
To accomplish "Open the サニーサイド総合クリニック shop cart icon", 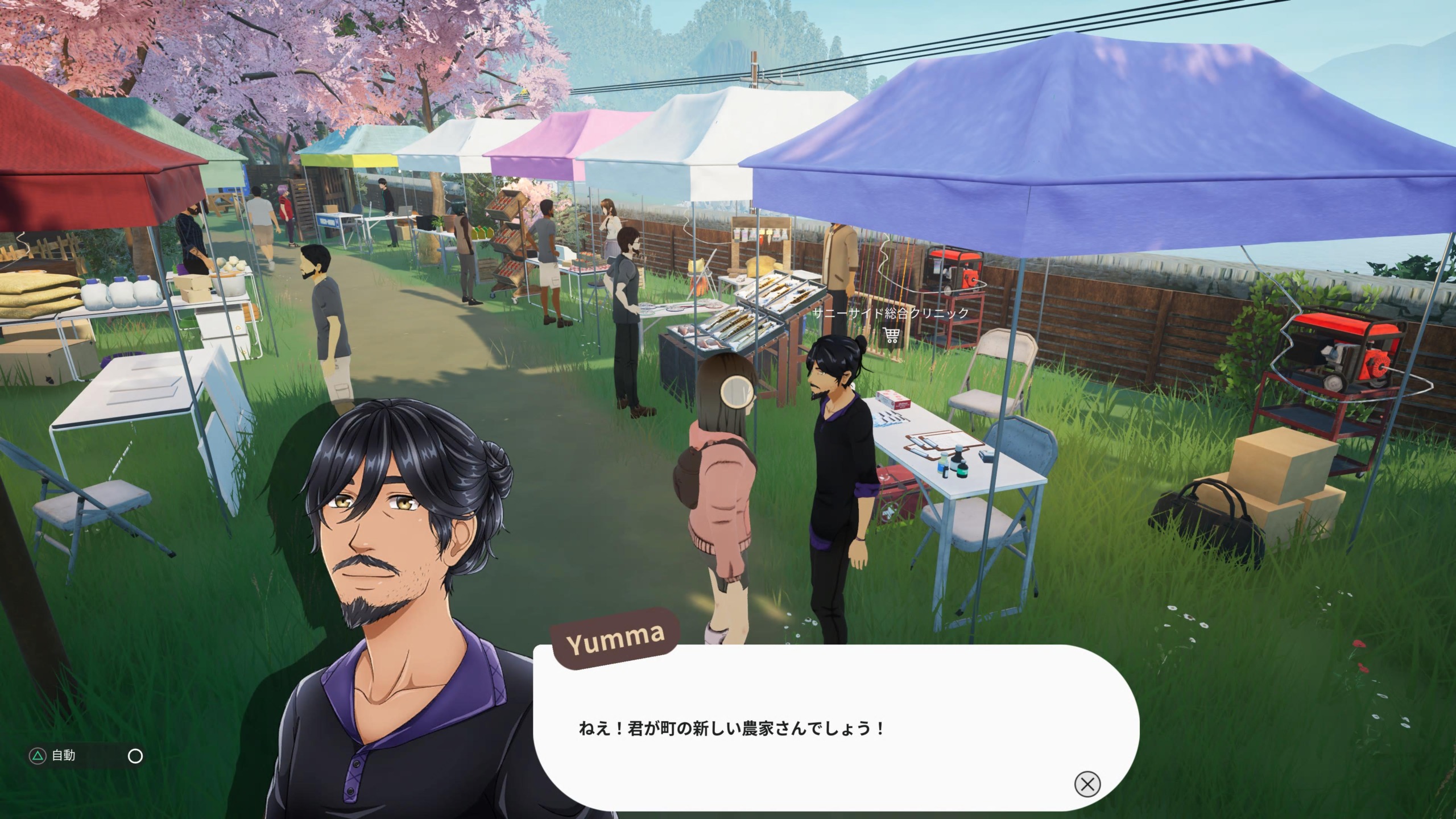I will click(891, 335).
